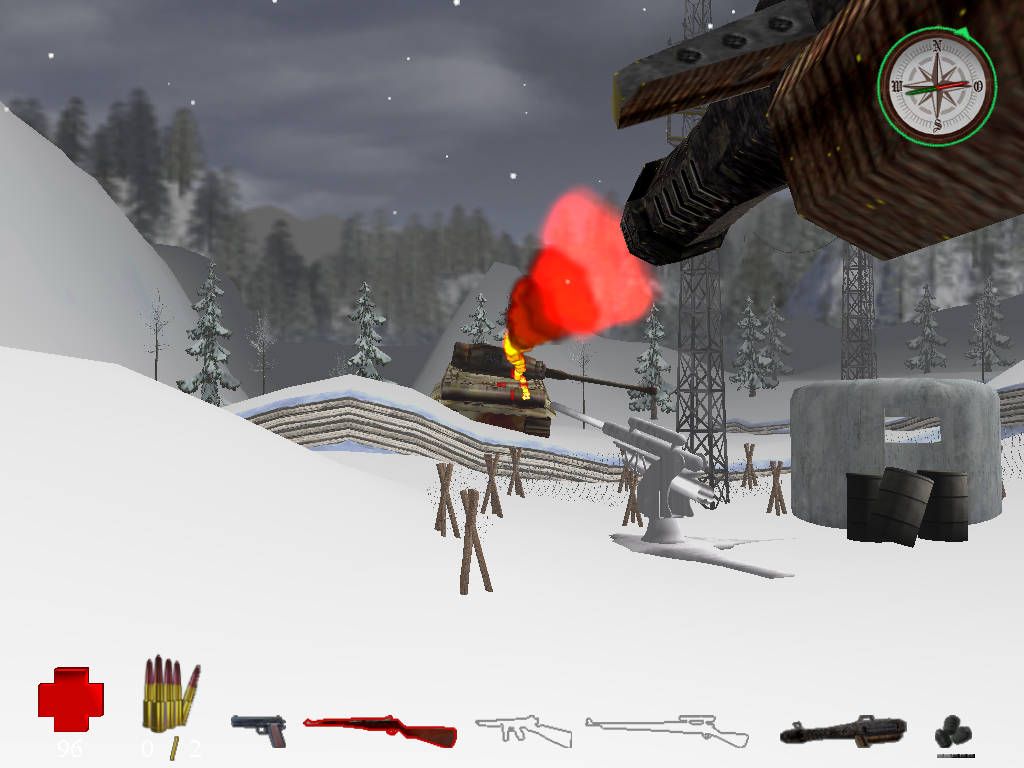Pick the outlined submachine gun slot
The image size is (1024, 768).
523,731
